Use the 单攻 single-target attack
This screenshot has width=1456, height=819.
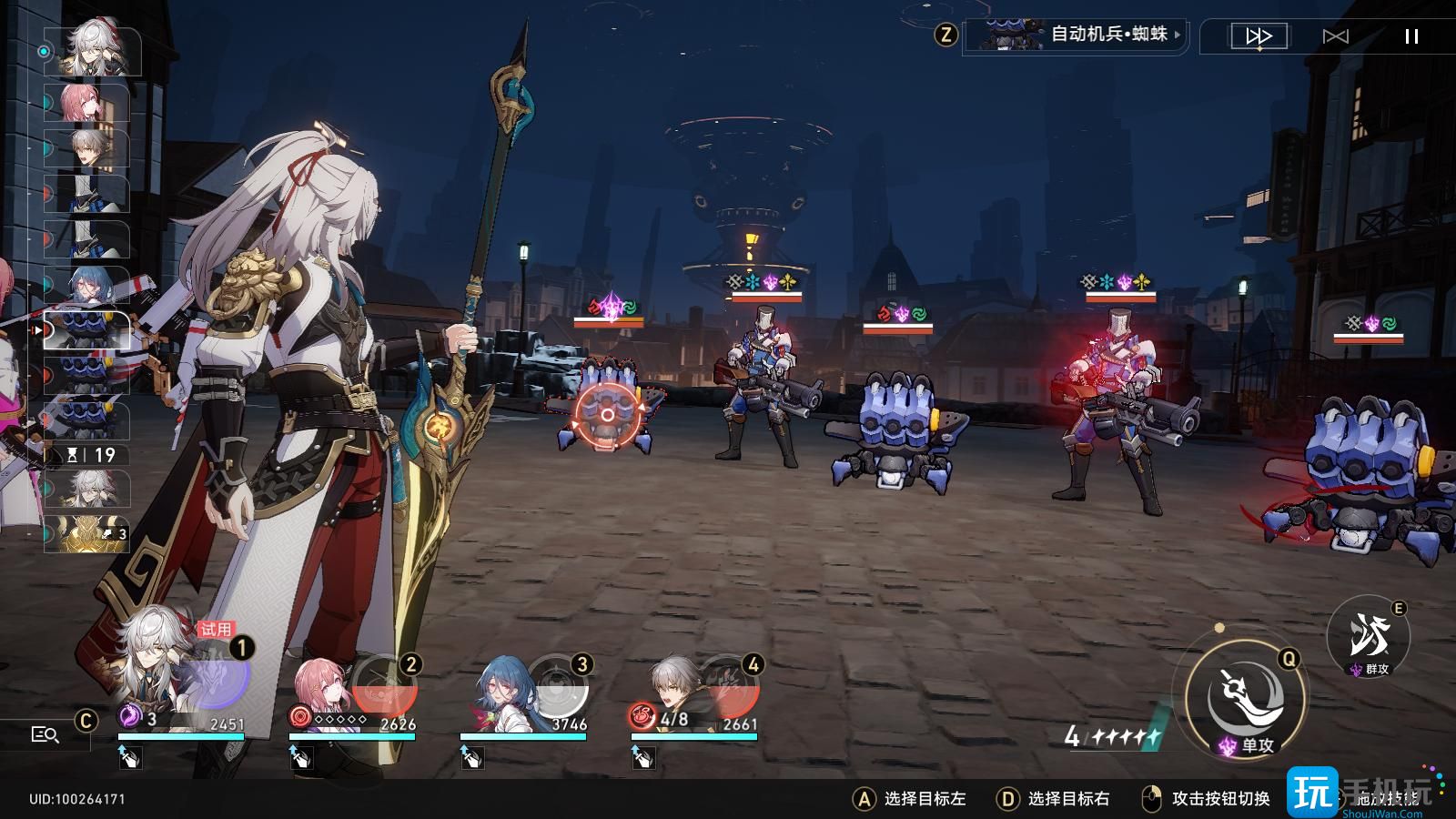coord(1246,698)
